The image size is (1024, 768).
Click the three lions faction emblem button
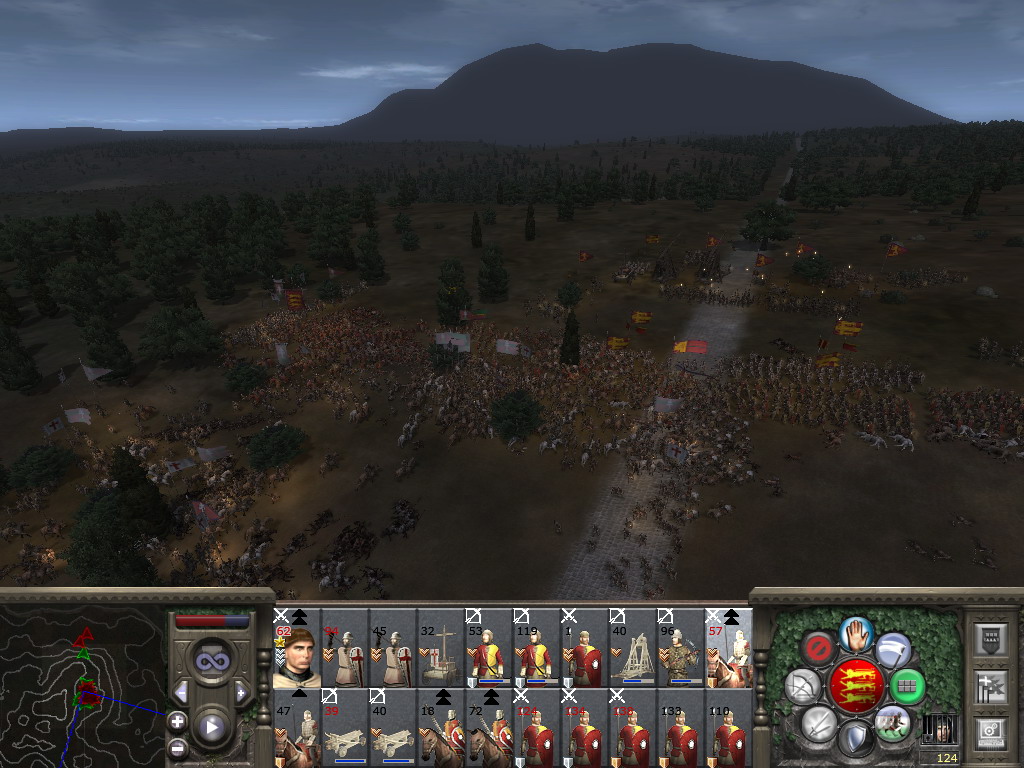click(855, 686)
